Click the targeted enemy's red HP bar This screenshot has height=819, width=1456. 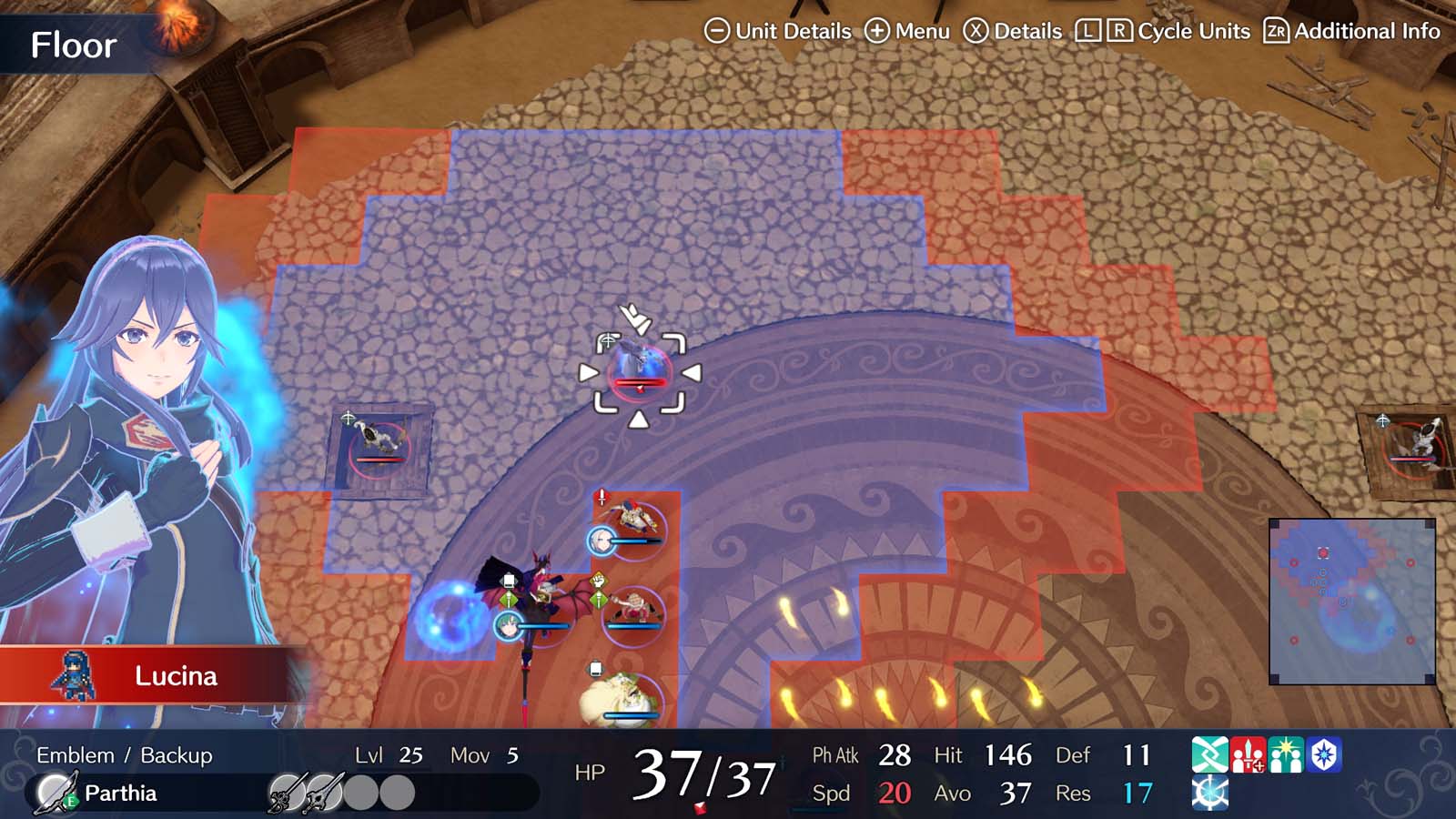click(642, 384)
